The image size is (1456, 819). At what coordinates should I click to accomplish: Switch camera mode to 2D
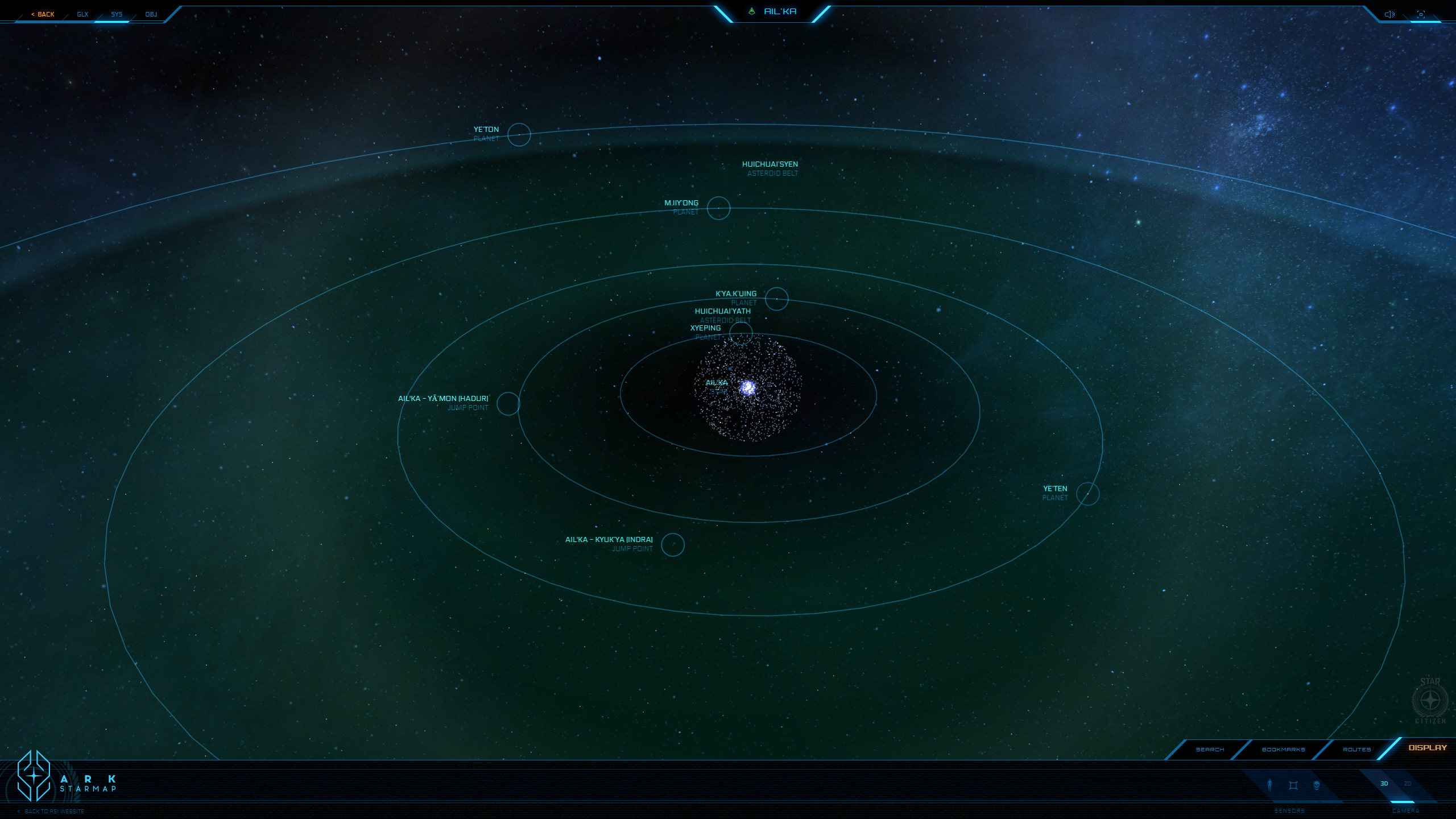[x=1408, y=784]
